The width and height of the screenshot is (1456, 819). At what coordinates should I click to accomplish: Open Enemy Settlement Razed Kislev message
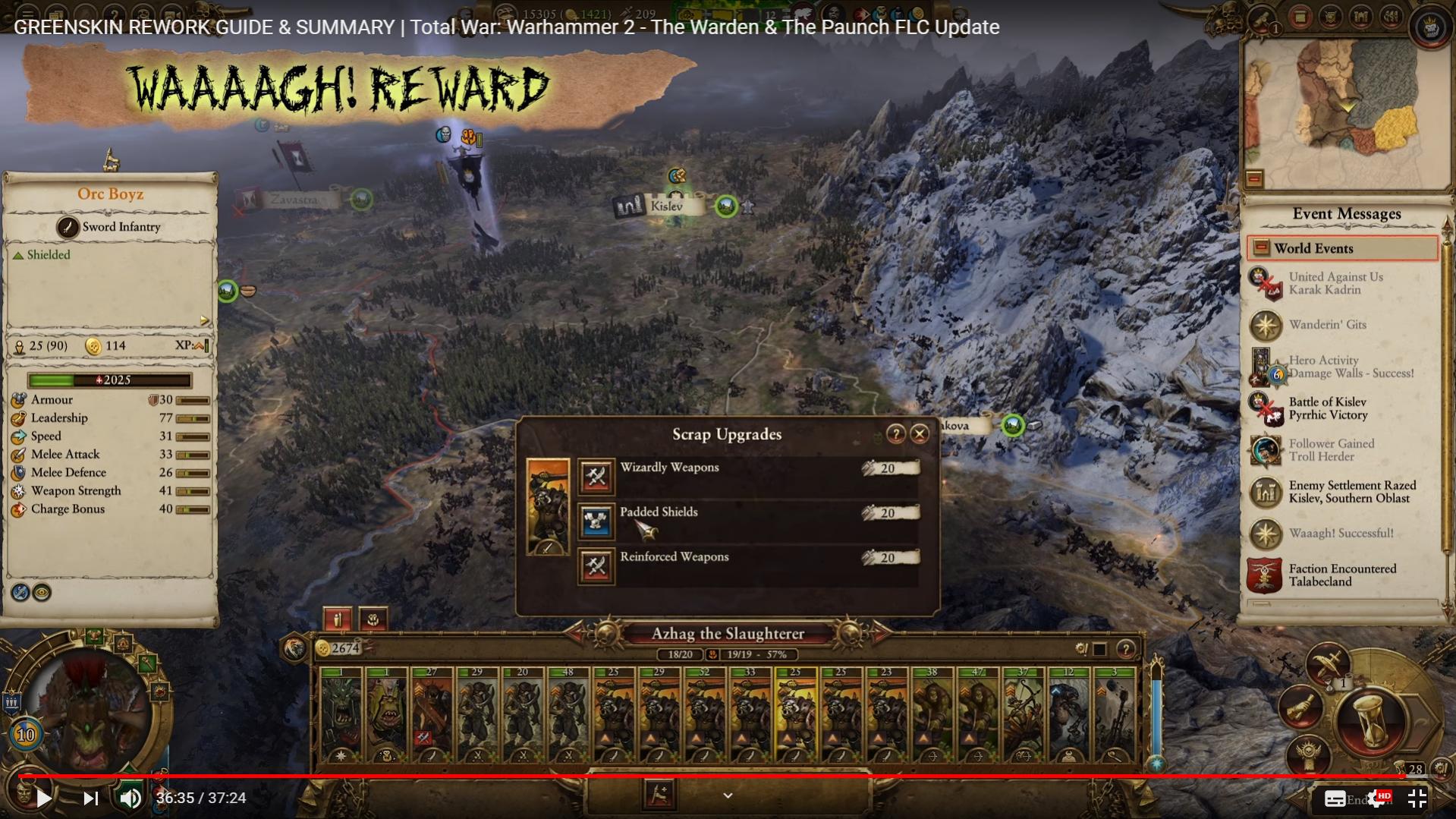1351,492
